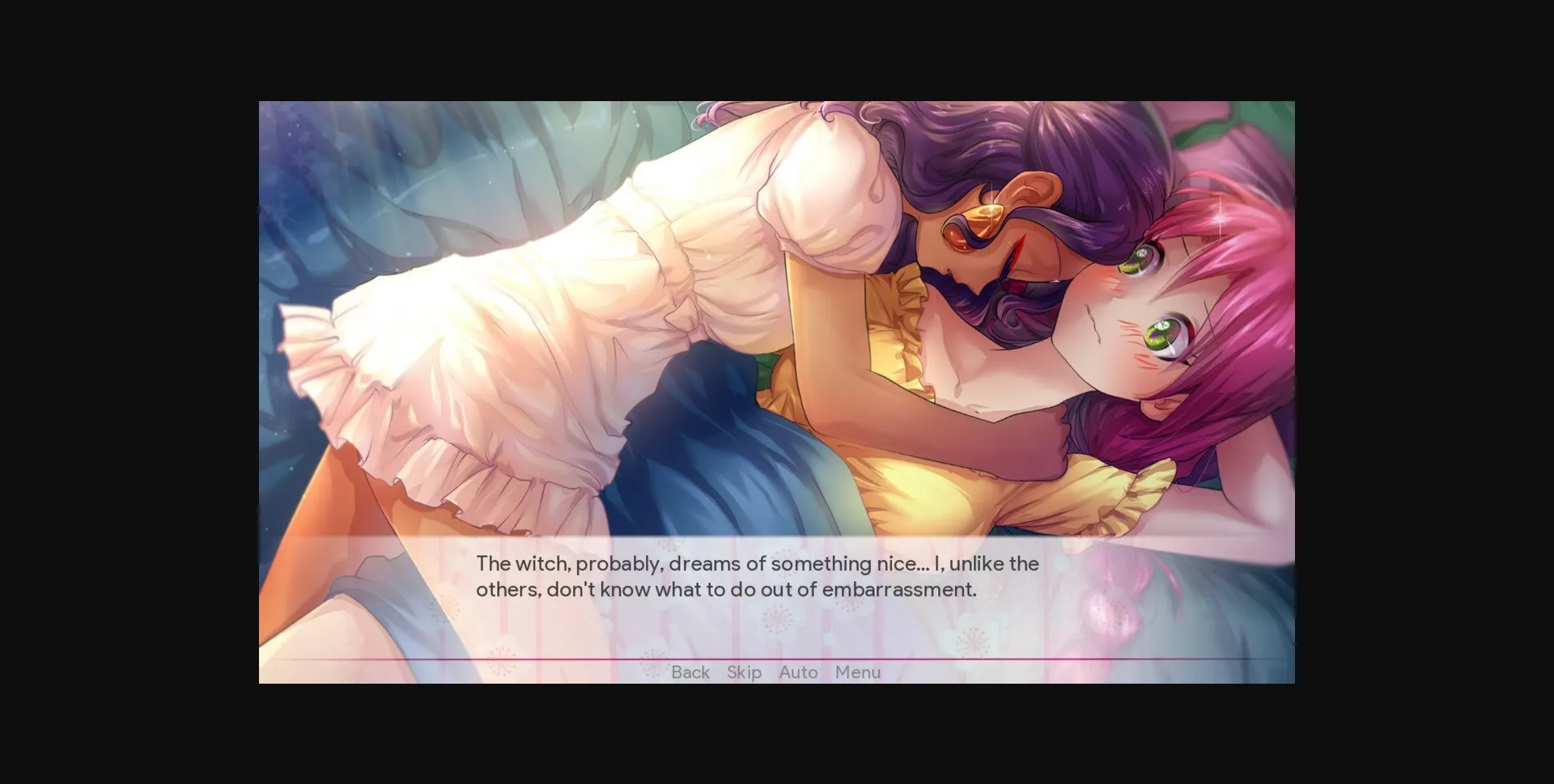Enable Auto mode for automatic text advance
1554x784 pixels.
[797, 672]
